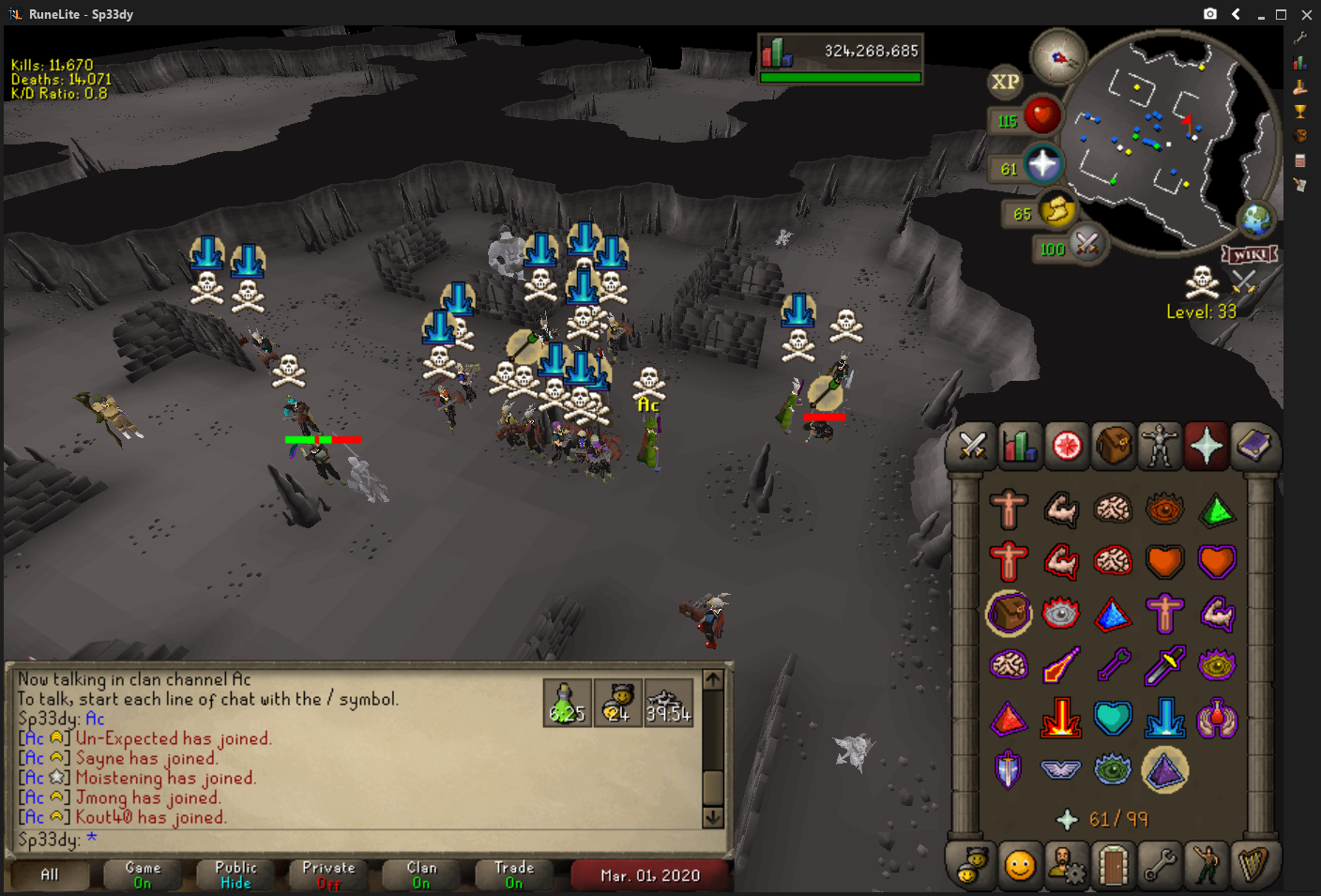Click the compass to face north
Viewport: 1321px width, 896px height.
coord(1058,57)
